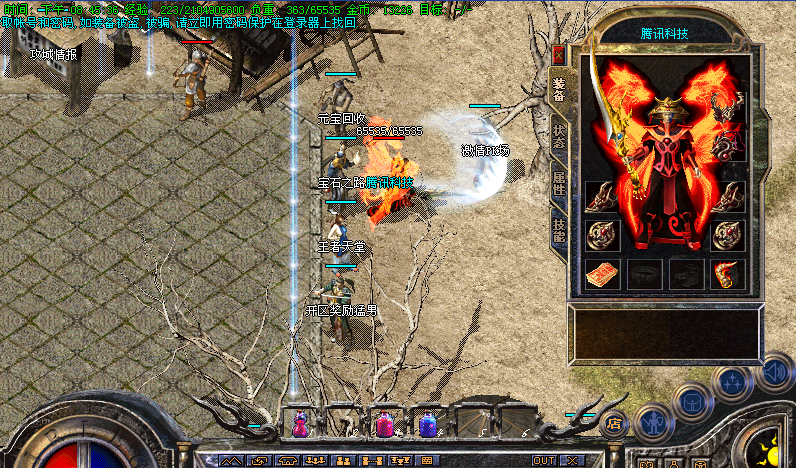Close the character equipment panel

pos(558,56)
